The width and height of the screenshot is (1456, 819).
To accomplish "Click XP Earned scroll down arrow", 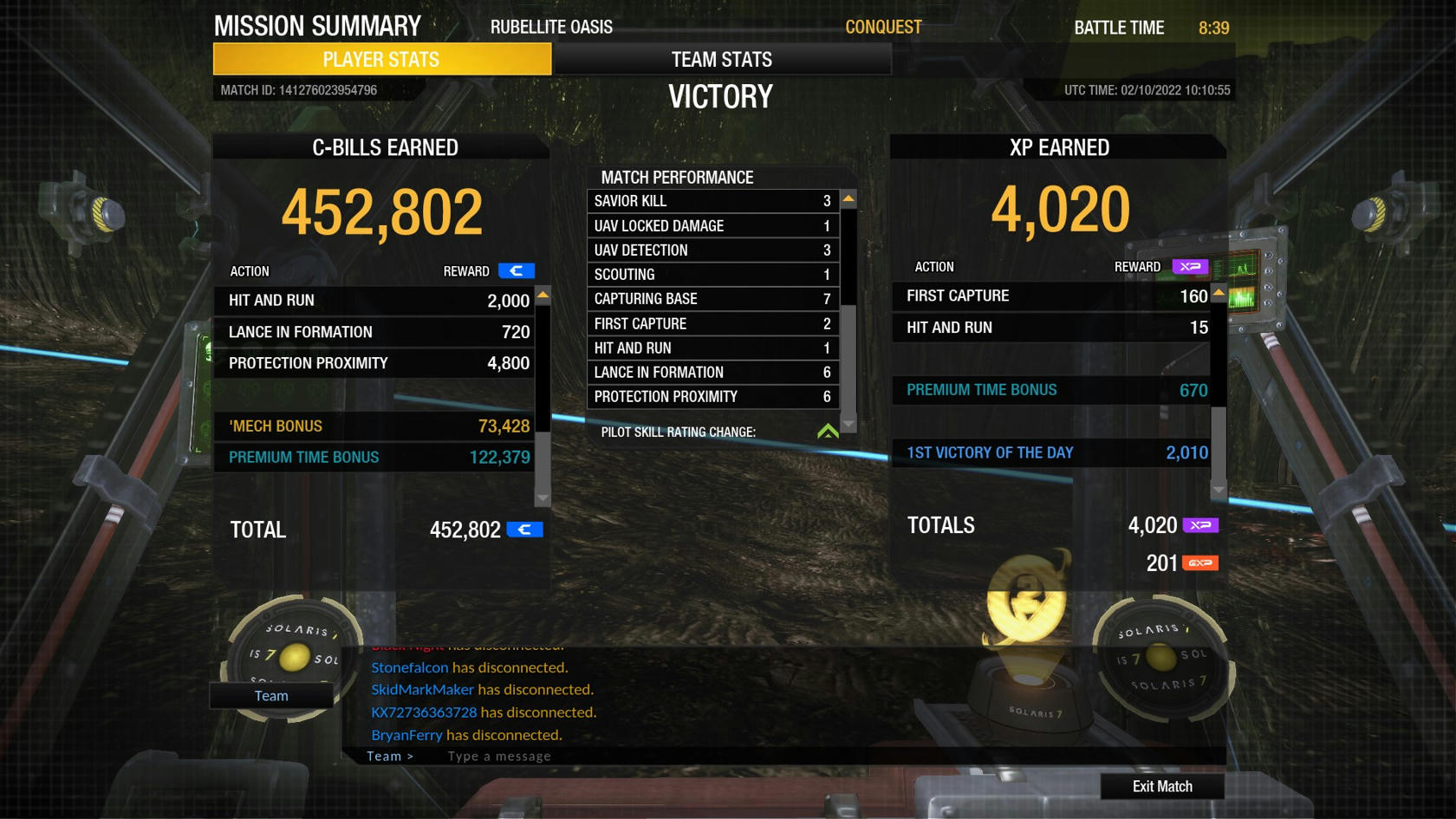I will coord(1219,490).
